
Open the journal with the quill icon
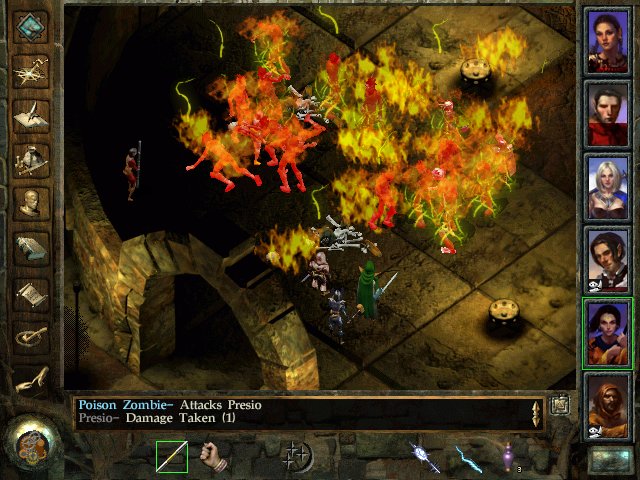[x=32, y=116]
